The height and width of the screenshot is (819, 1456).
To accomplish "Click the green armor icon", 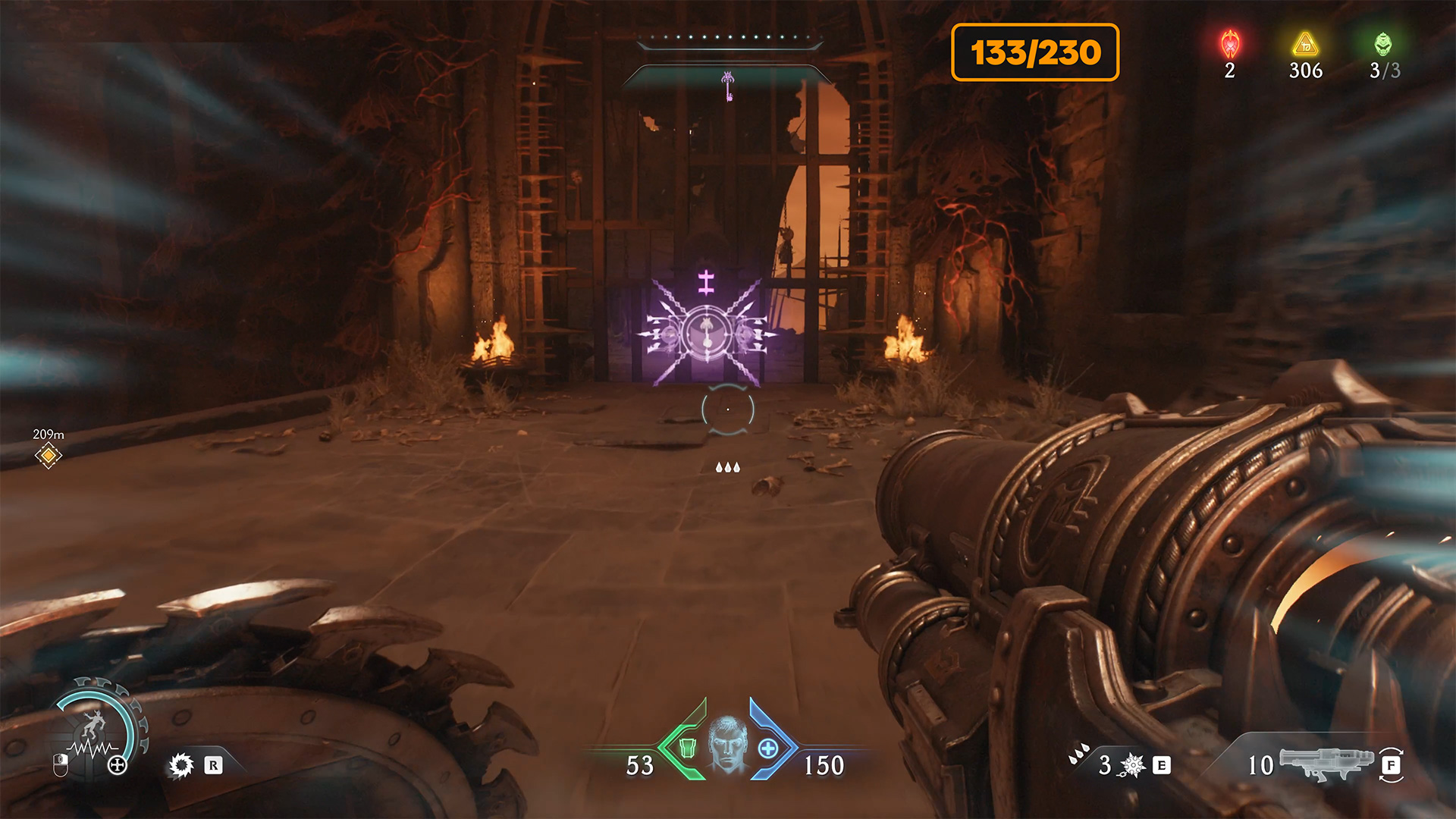I will (687, 748).
